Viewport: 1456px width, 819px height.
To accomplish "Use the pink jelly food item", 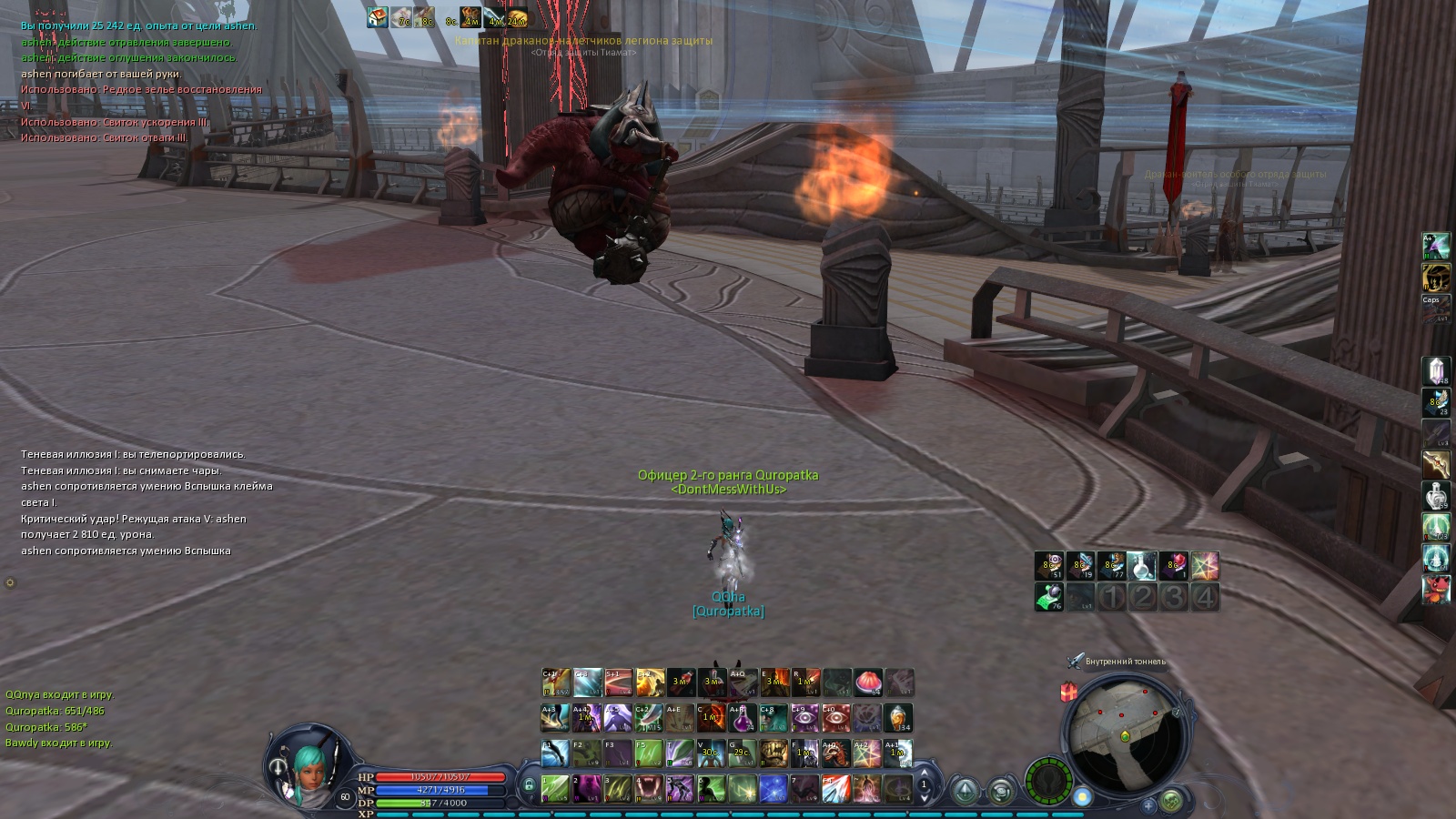I will pyautogui.click(x=867, y=682).
